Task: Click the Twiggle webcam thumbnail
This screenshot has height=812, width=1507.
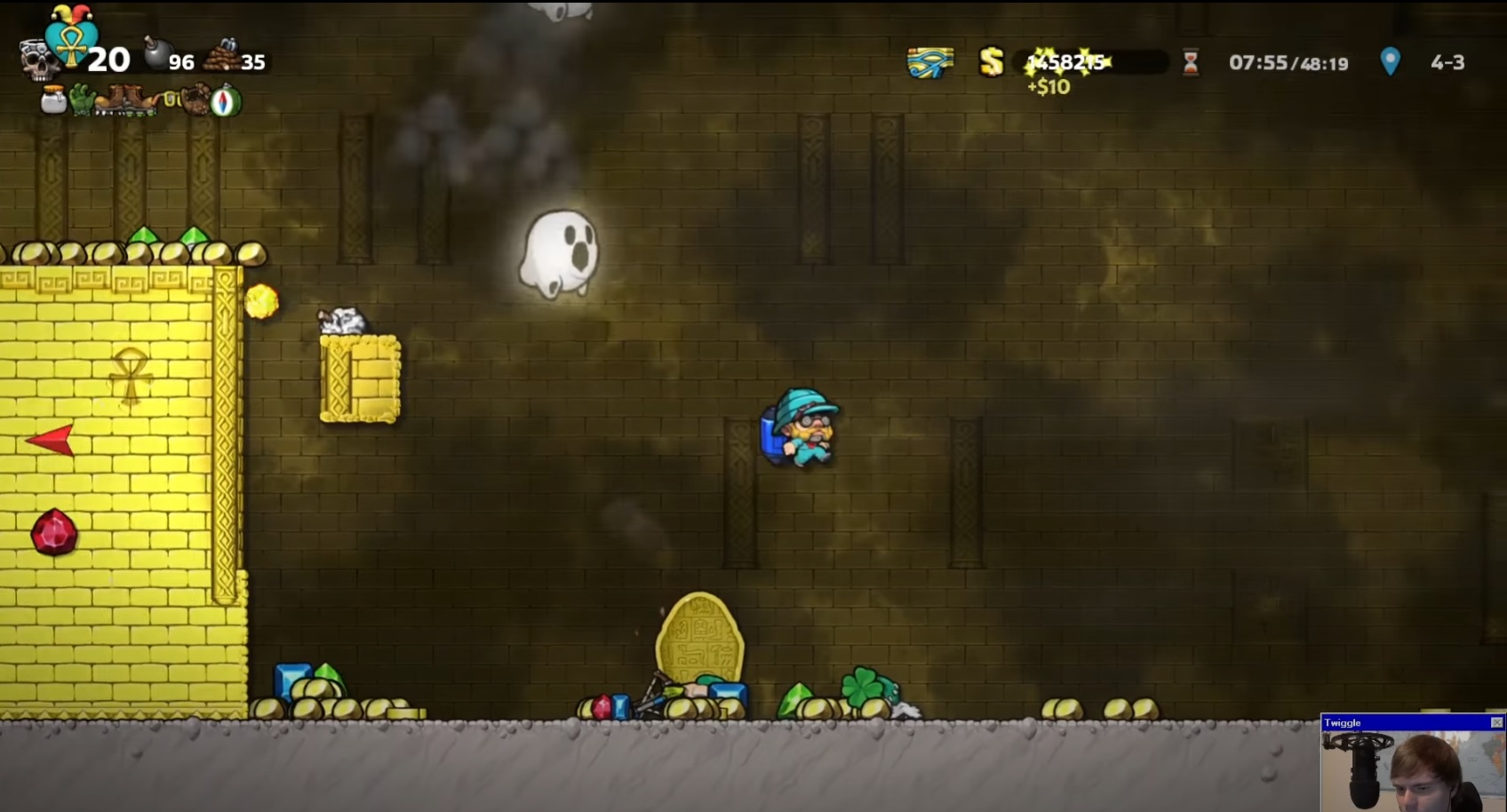Action: point(1413,768)
